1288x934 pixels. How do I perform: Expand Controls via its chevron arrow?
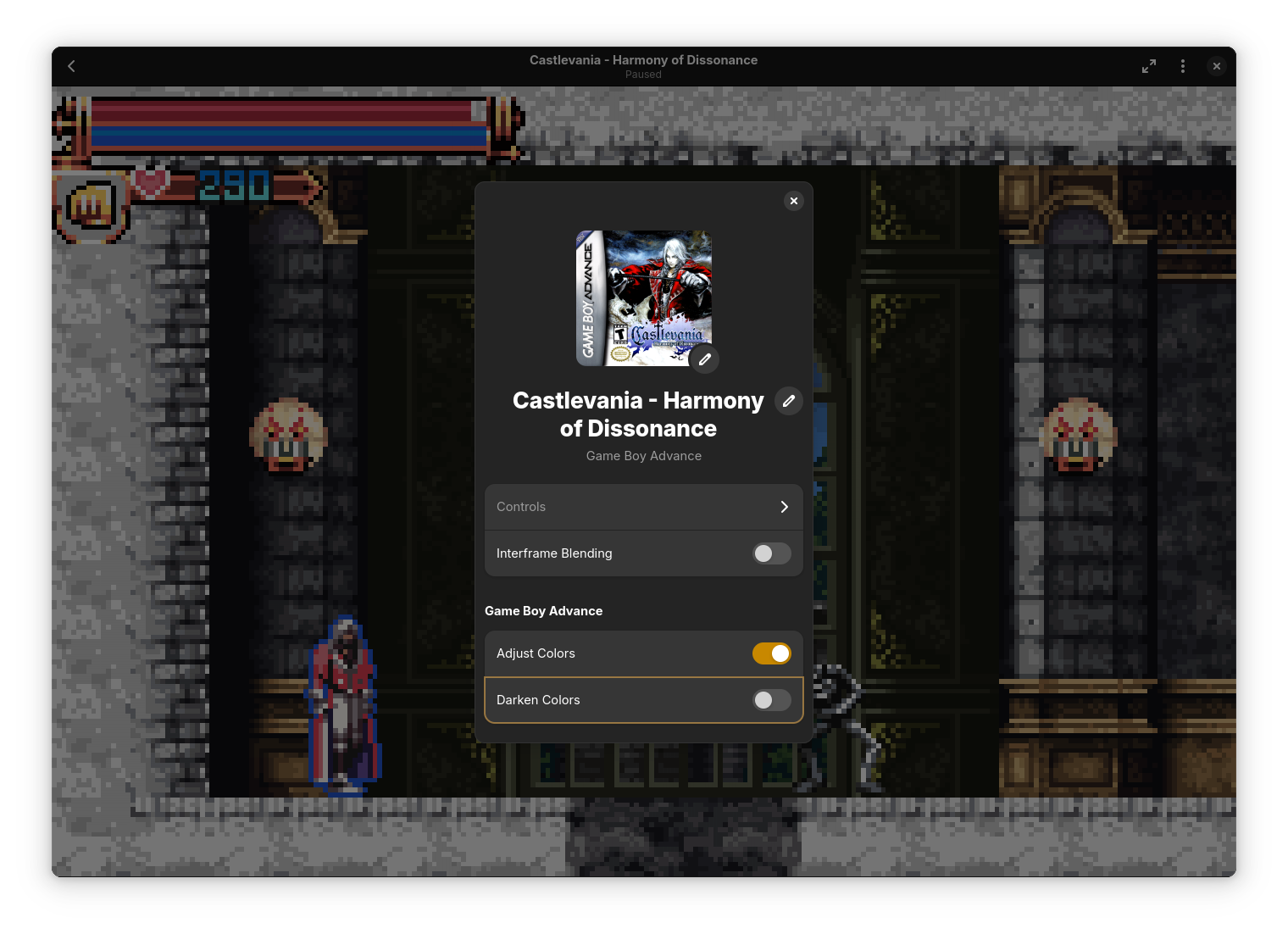click(x=784, y=507)
